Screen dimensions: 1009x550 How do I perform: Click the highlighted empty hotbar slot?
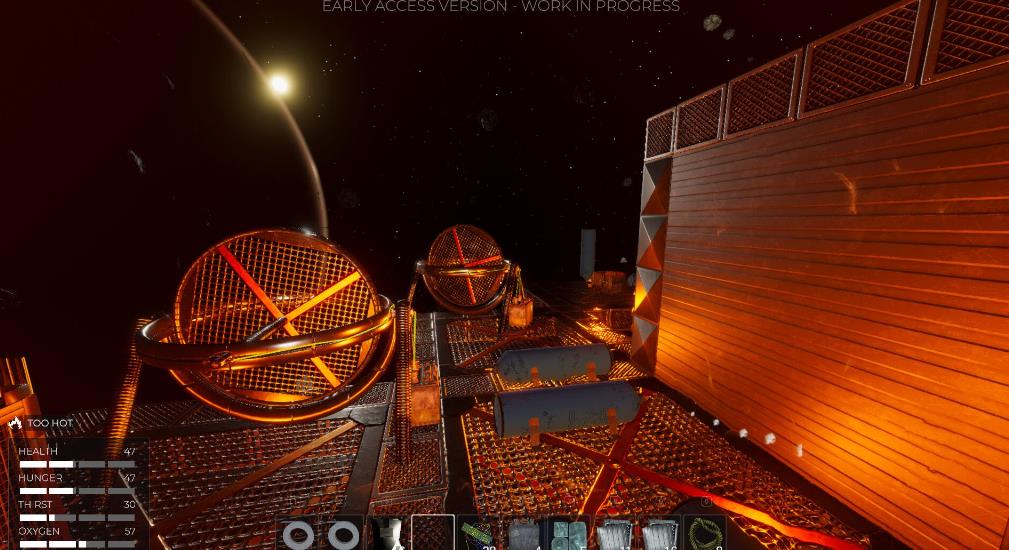433,534
